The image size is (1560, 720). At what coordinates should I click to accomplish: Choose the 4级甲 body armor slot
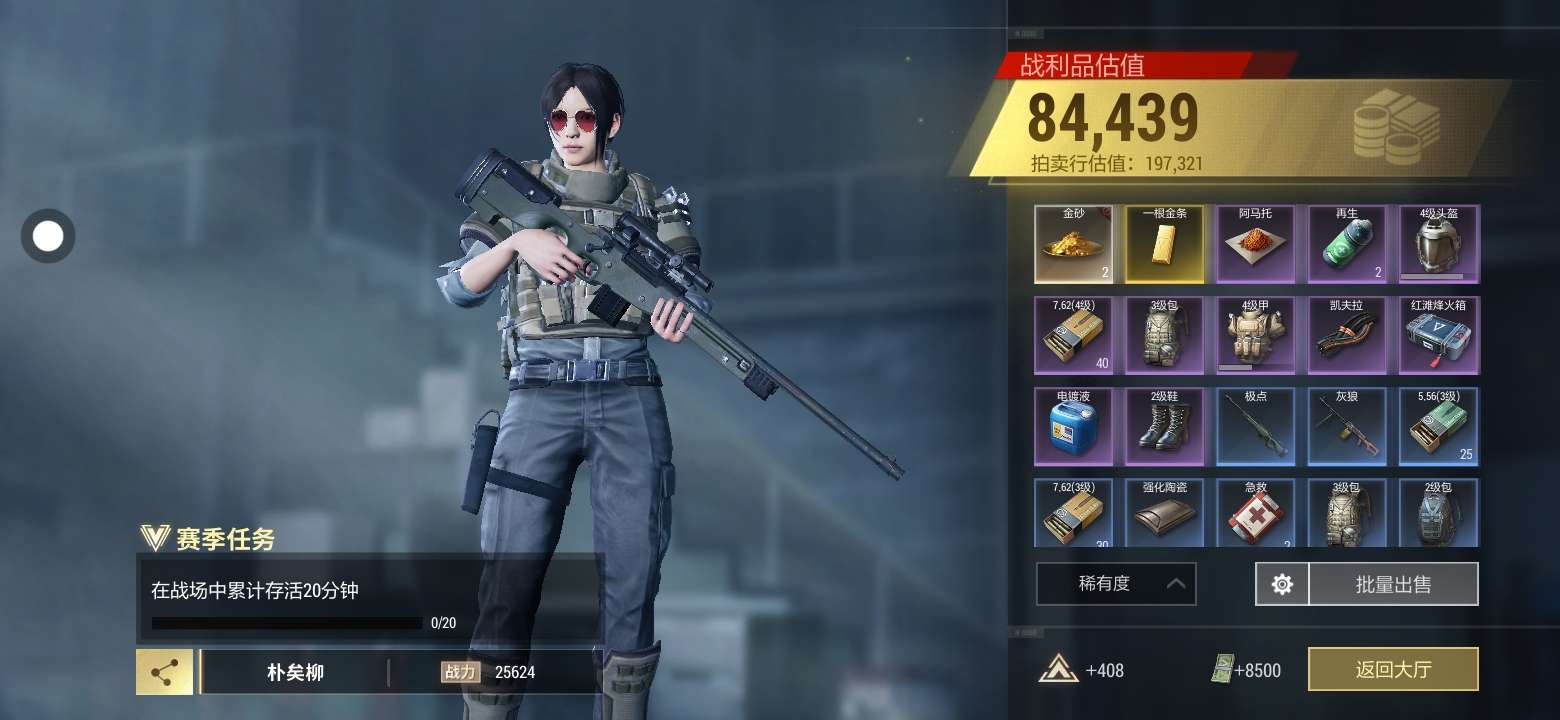[1256, 335]
